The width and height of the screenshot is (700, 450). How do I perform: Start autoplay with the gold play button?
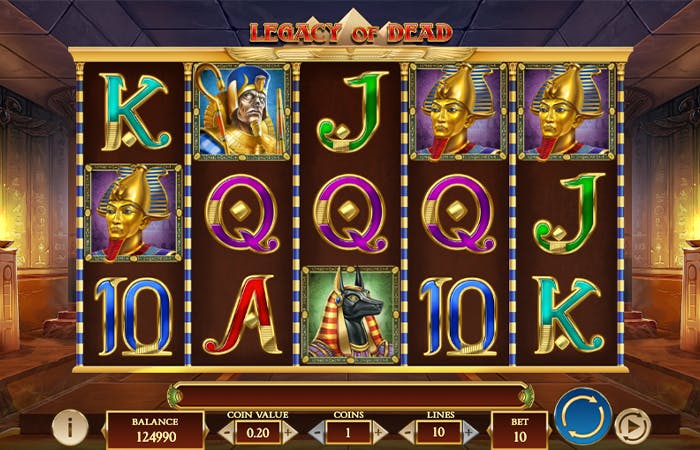click(x=632, y=427)
